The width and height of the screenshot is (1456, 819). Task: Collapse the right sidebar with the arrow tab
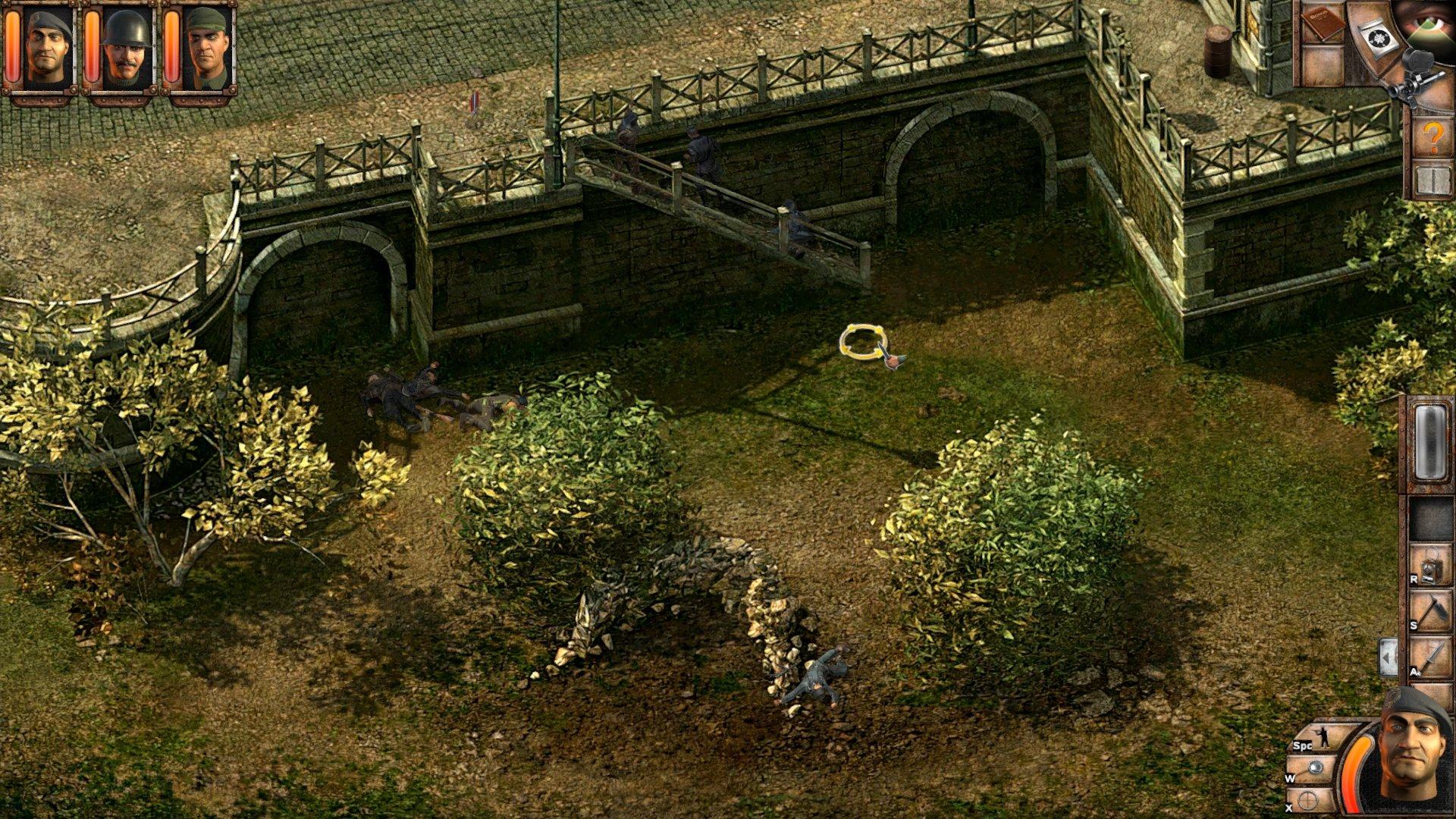1389,657
